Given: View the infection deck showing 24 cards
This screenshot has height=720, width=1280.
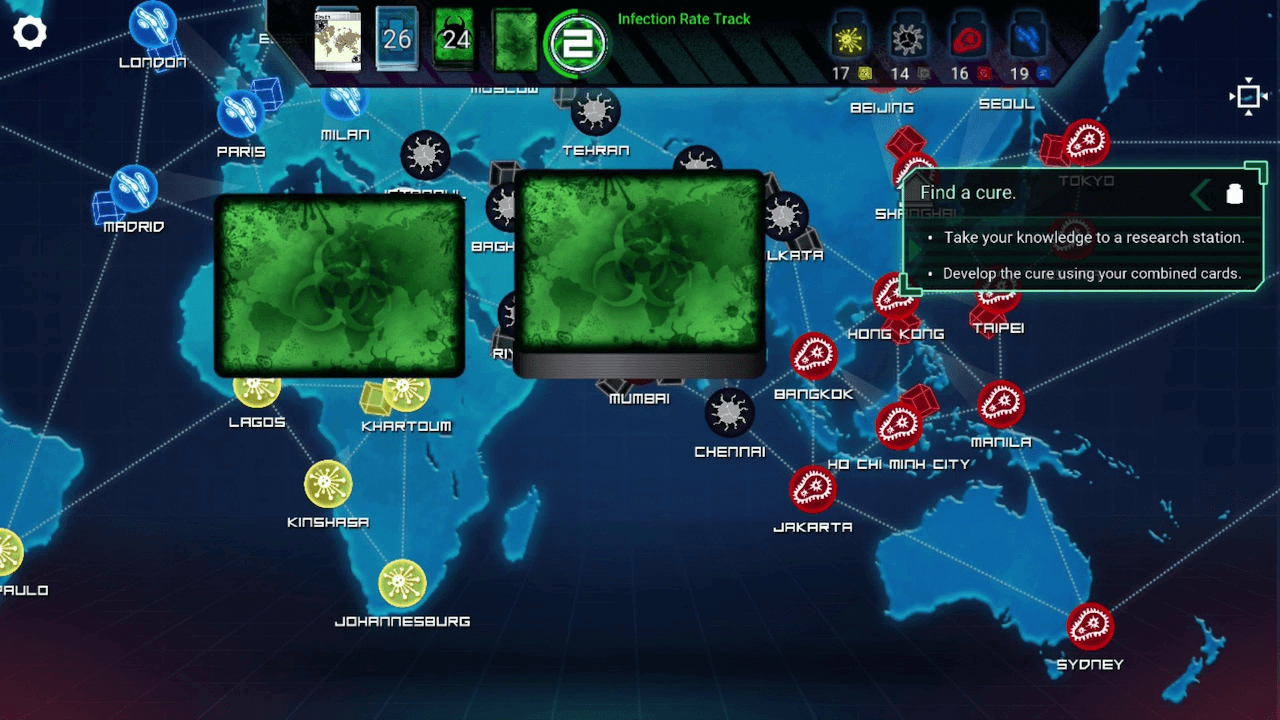Looking at the screenshot, I should (455, 40).
